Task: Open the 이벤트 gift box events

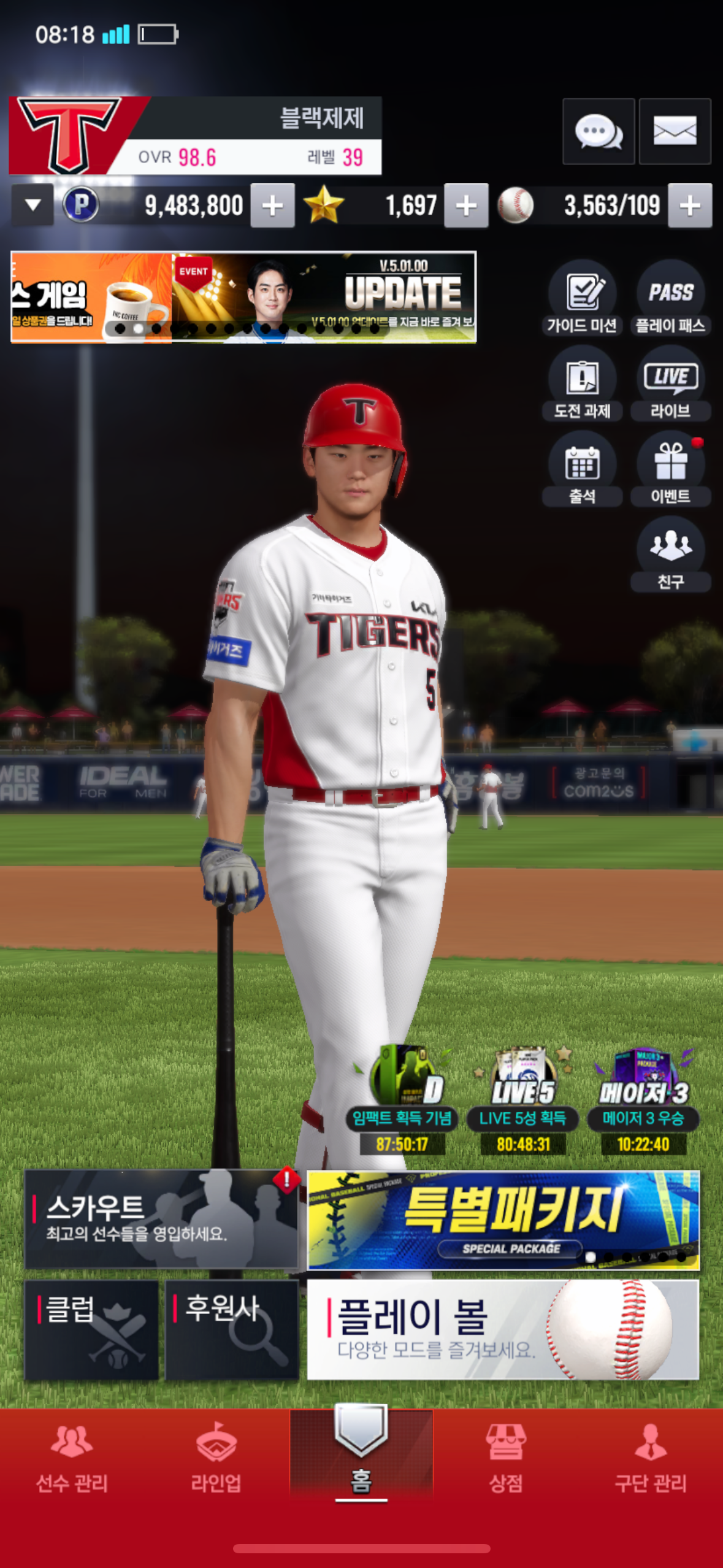Action: pyautogui.click(x=670, y=470)
